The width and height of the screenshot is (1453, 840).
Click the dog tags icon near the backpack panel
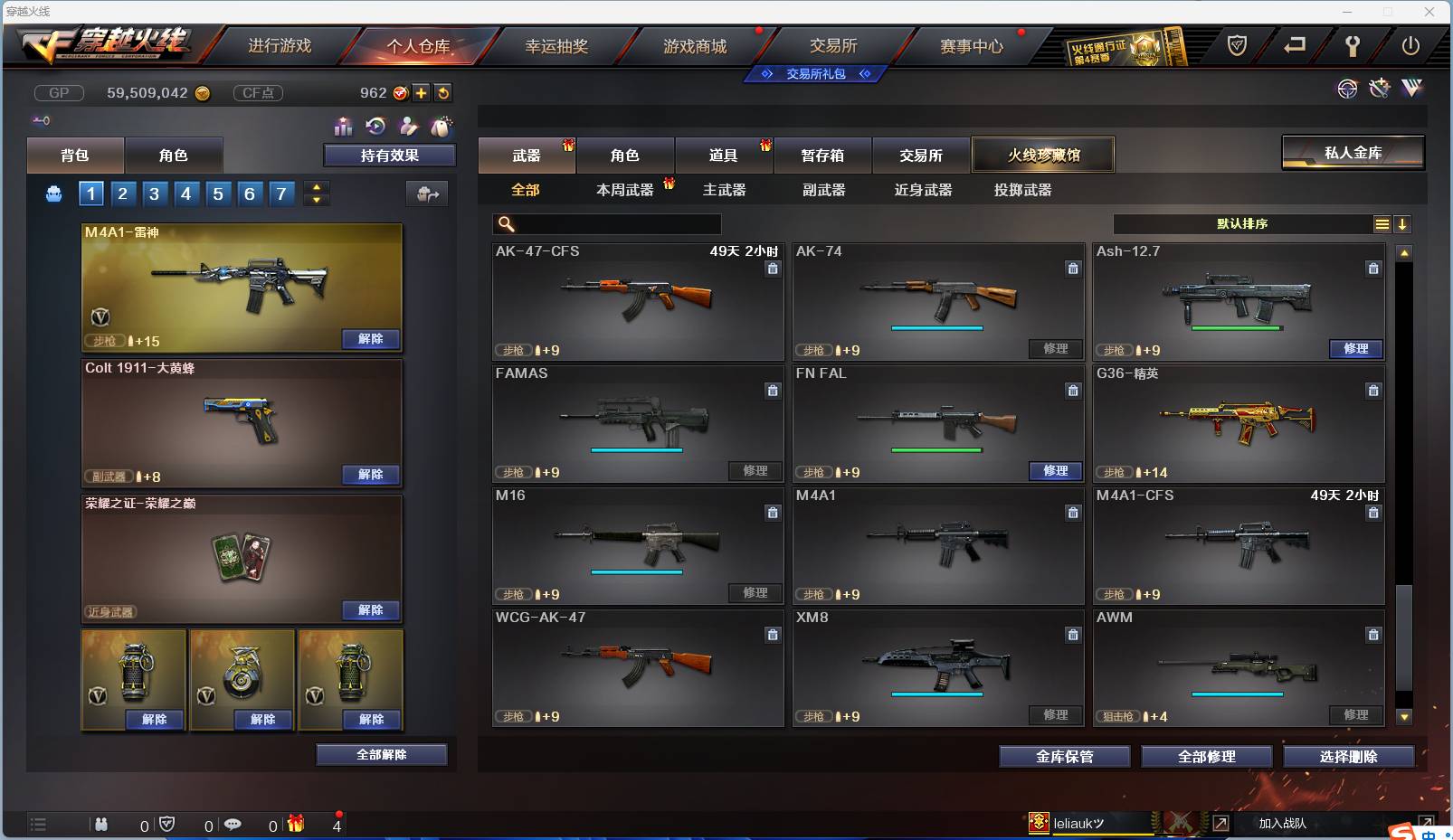440,127
